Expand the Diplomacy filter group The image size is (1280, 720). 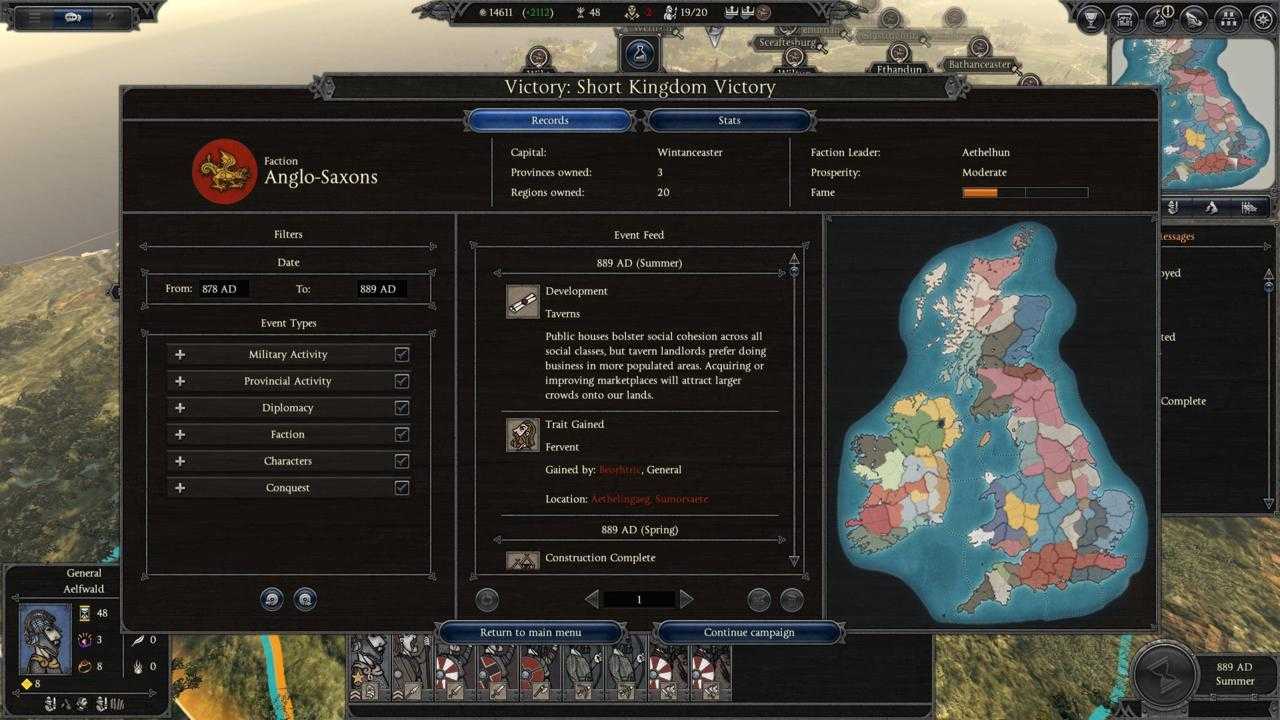point(180,408)
